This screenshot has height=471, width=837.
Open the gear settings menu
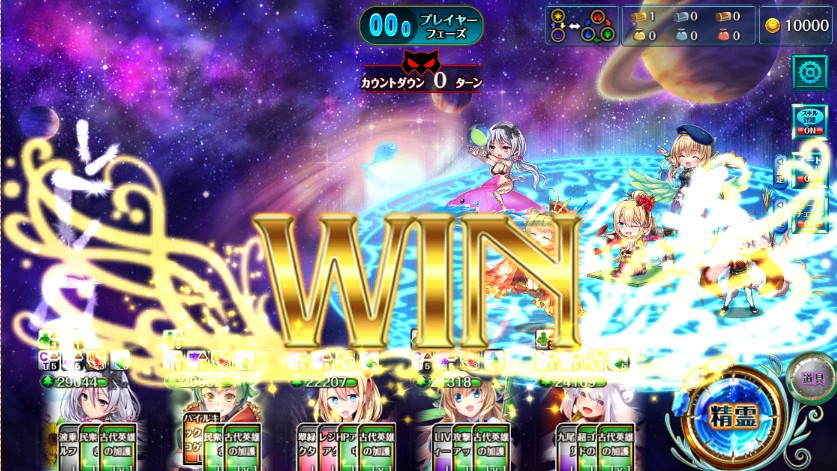tap(808, 72)
